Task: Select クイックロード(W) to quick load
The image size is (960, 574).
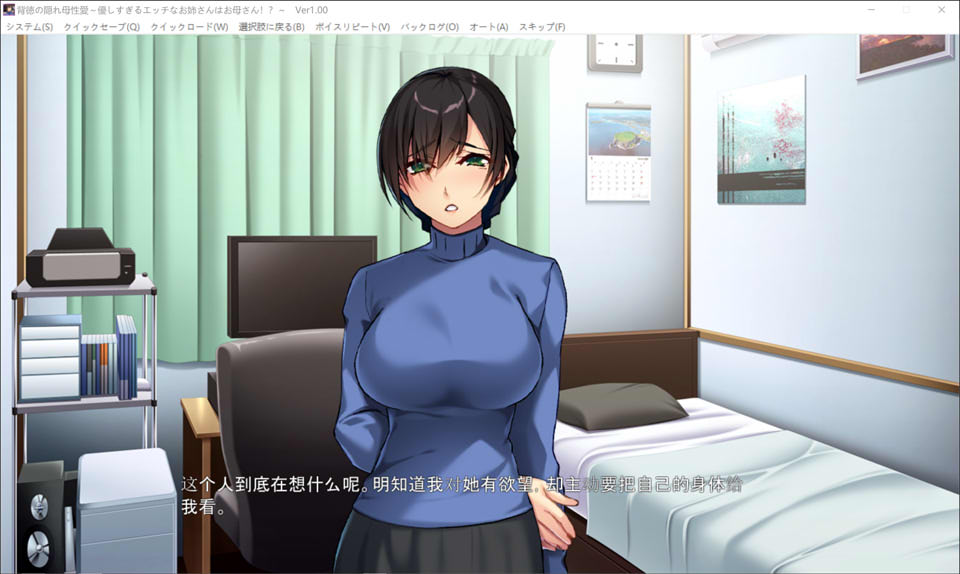Action: coord(189,27)
